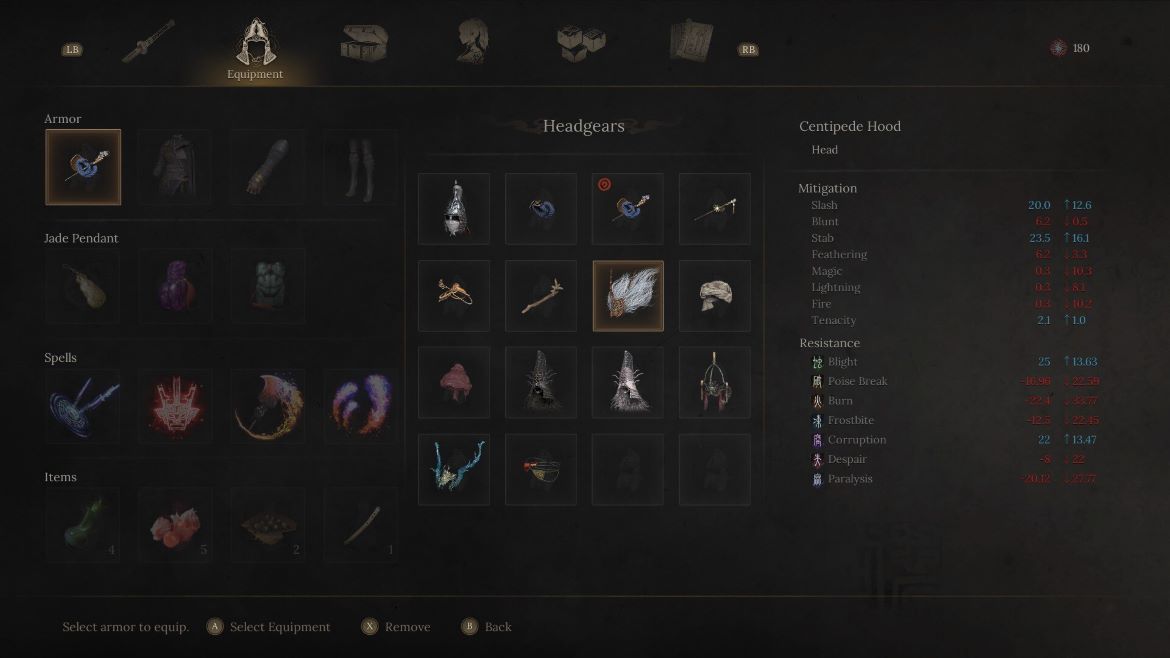The width and height of the screenshot is (1170, 658).
Task: Select the yellow gourd jade pendant
Action: [83, 287]
